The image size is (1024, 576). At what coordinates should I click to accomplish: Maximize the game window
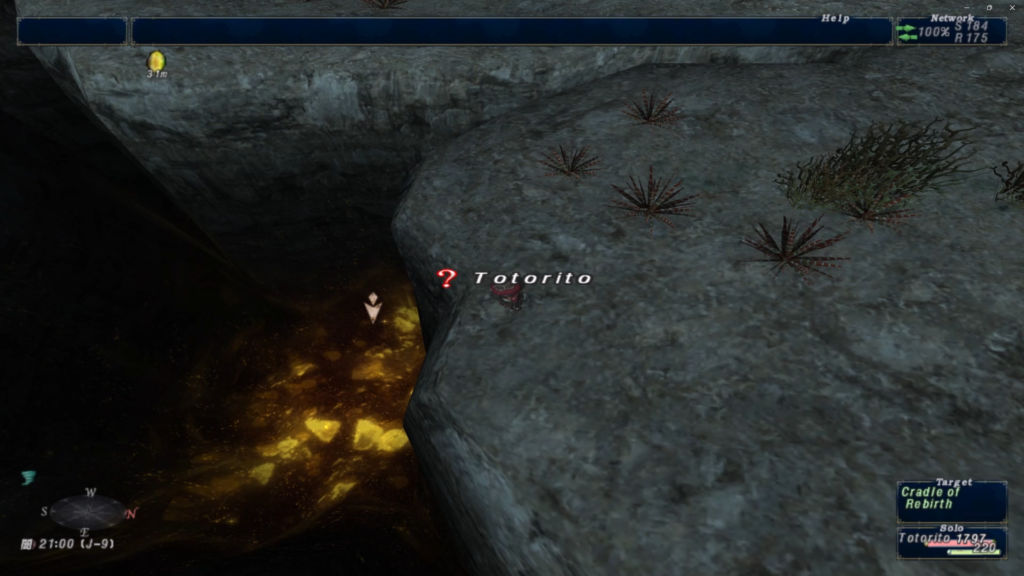(x=990, y=7)
